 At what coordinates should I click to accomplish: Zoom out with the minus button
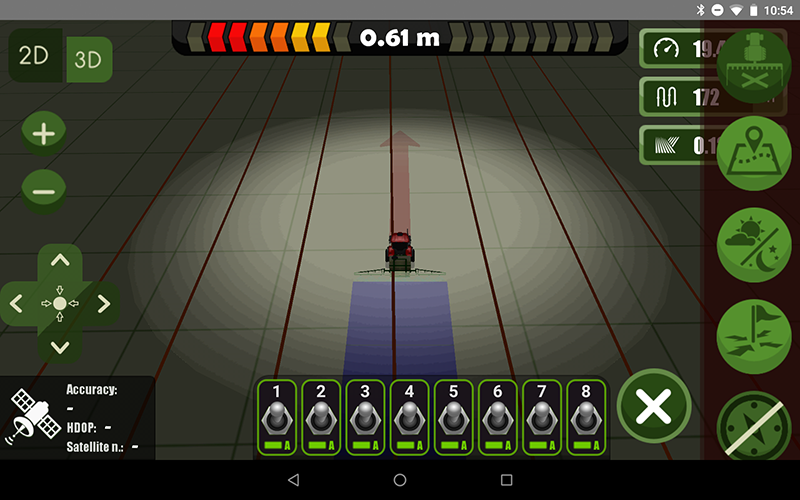[x=43, y=189]
